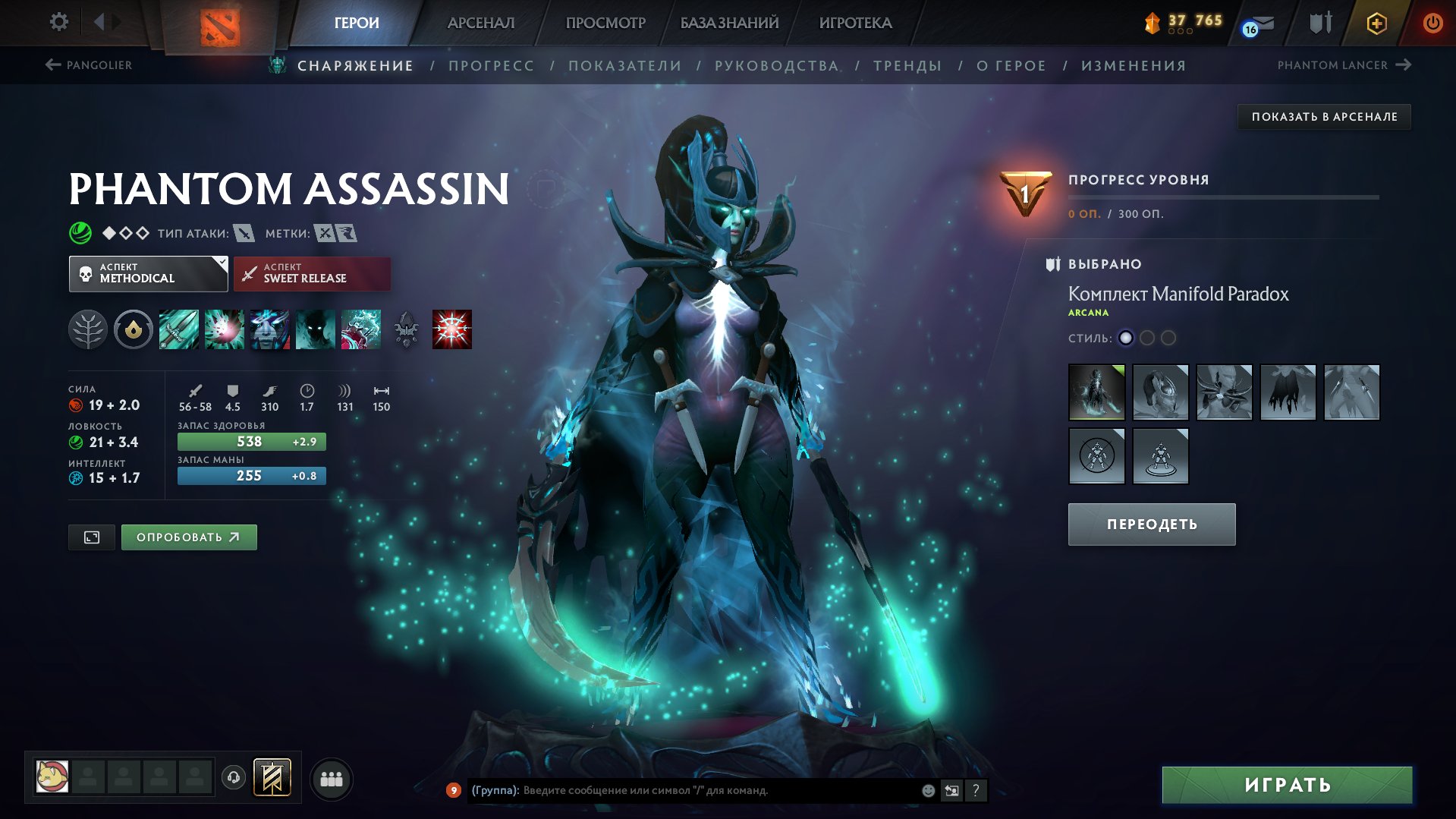Select the Methodical aspect
The width and height of the screenshot is (1456, 819).
tap(148, 273)
